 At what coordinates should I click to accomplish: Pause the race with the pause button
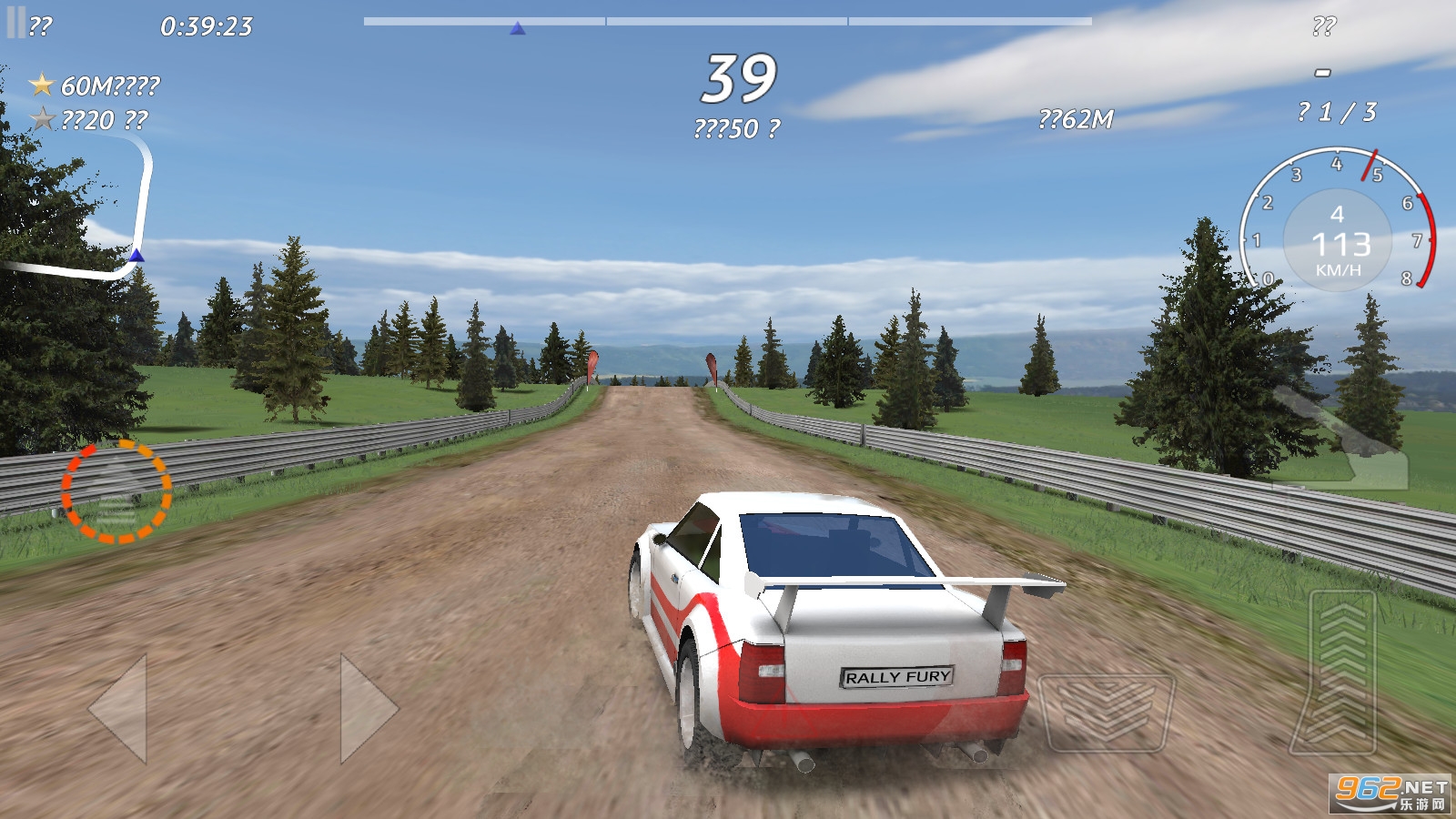(16, 23)
